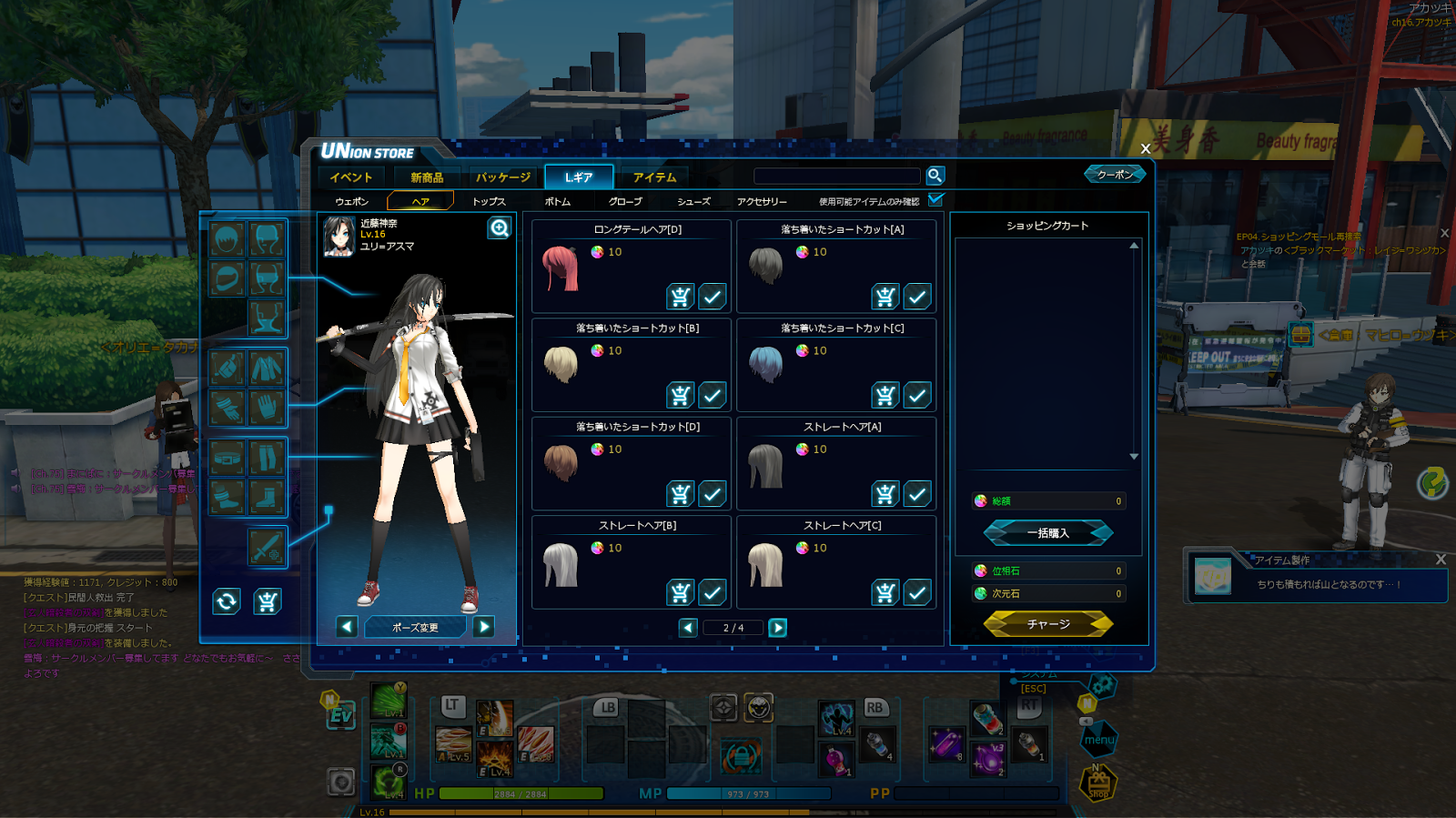
Task: Open the クーポン coupon button
Action: click(1115, 174)
